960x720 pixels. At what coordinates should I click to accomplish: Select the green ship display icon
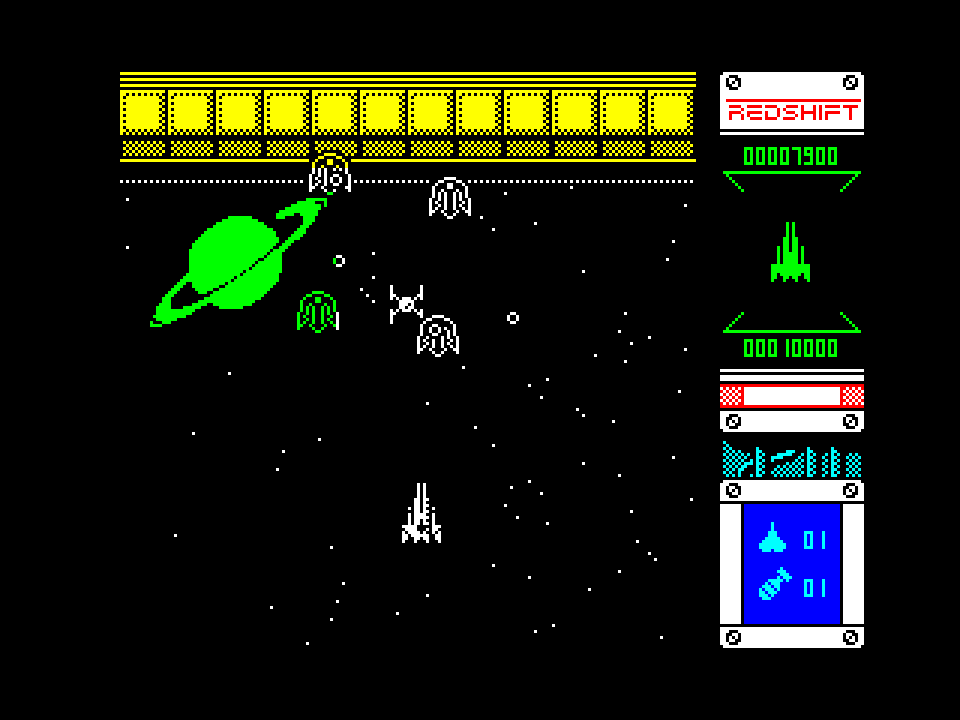[790, 253]
